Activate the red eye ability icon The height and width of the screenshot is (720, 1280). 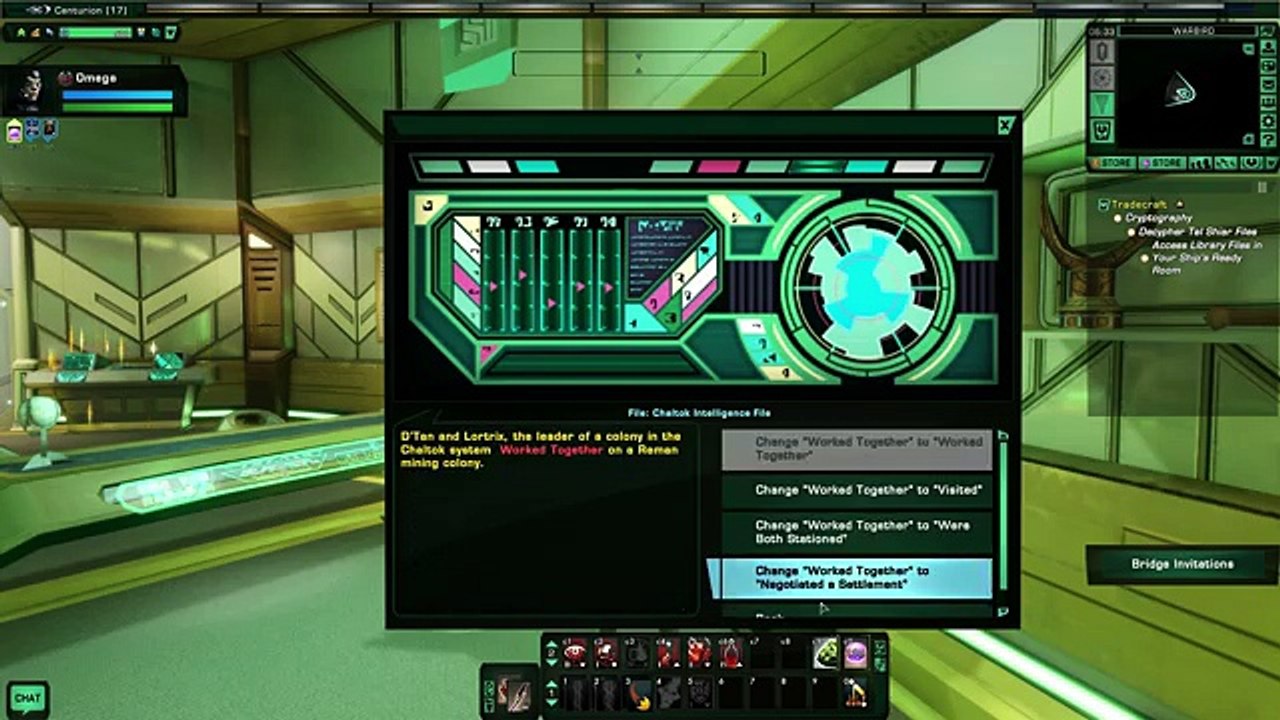[x=575, y=654]
